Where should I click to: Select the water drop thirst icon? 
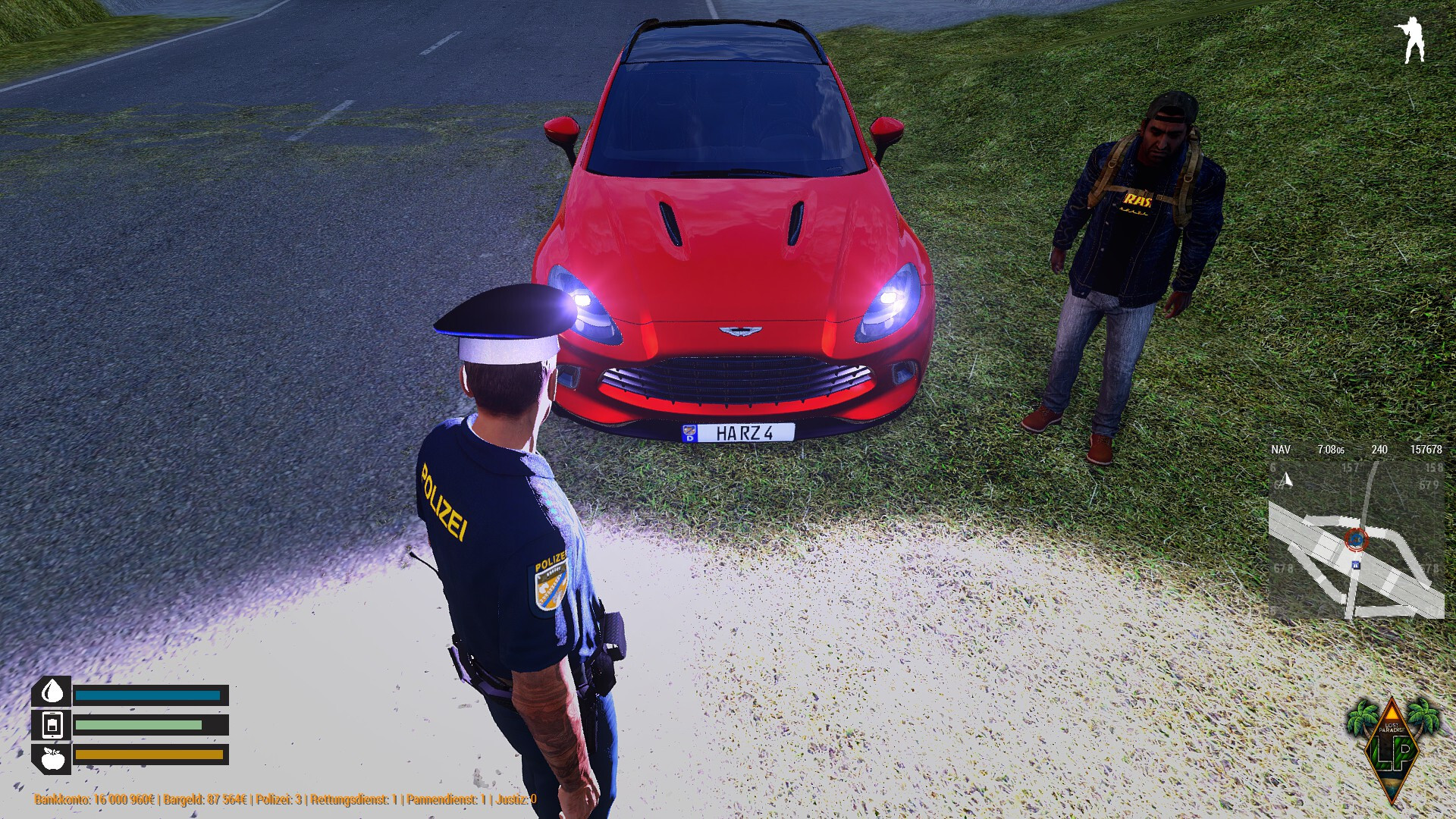(52, 692)
